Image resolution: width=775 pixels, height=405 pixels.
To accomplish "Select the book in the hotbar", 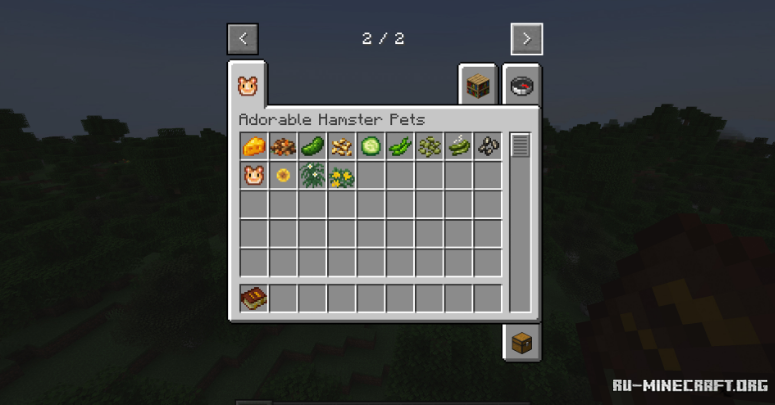I will click(x=254, y=298).
